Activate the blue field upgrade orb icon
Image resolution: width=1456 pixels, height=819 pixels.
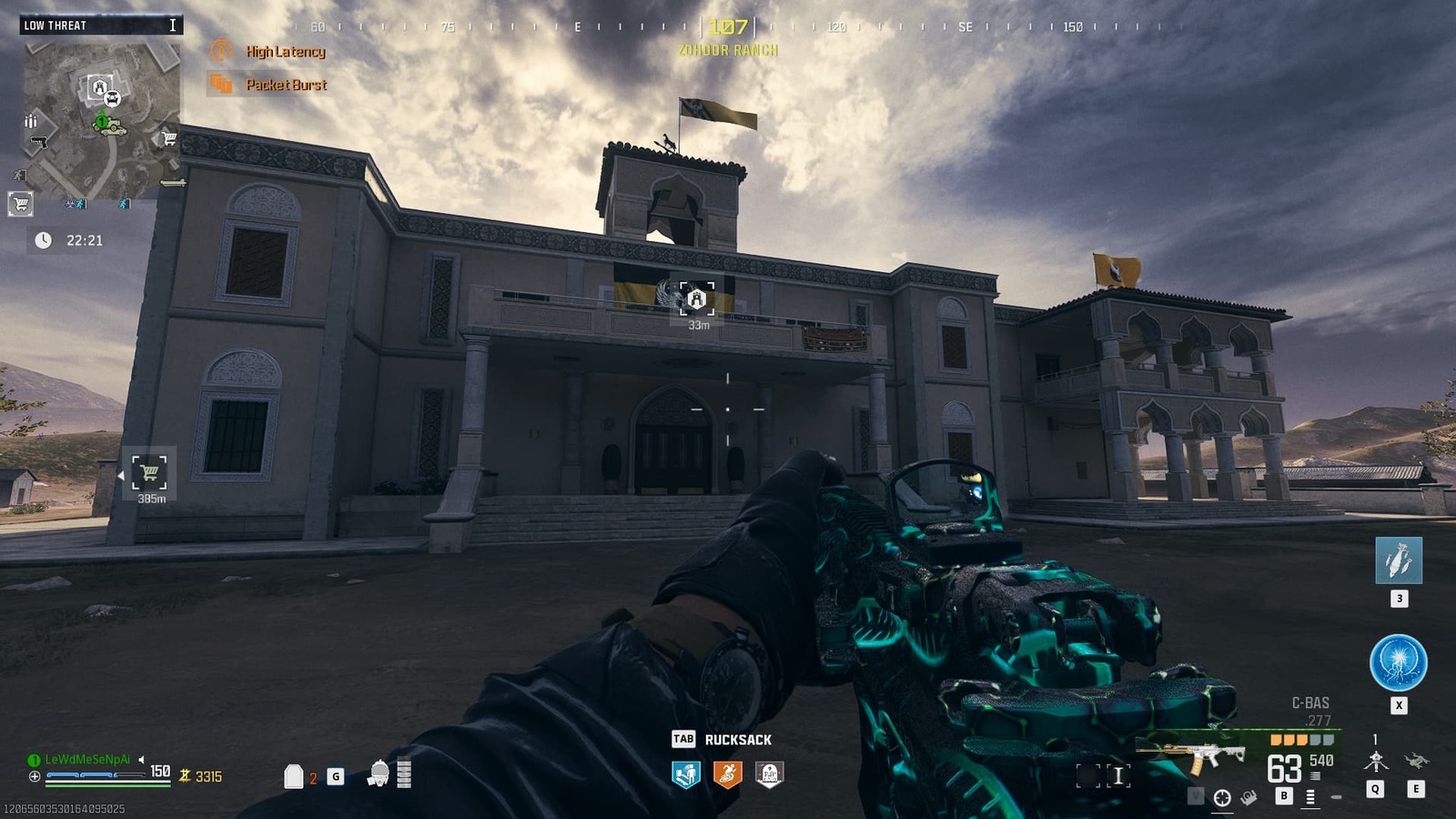point(1397,662)
